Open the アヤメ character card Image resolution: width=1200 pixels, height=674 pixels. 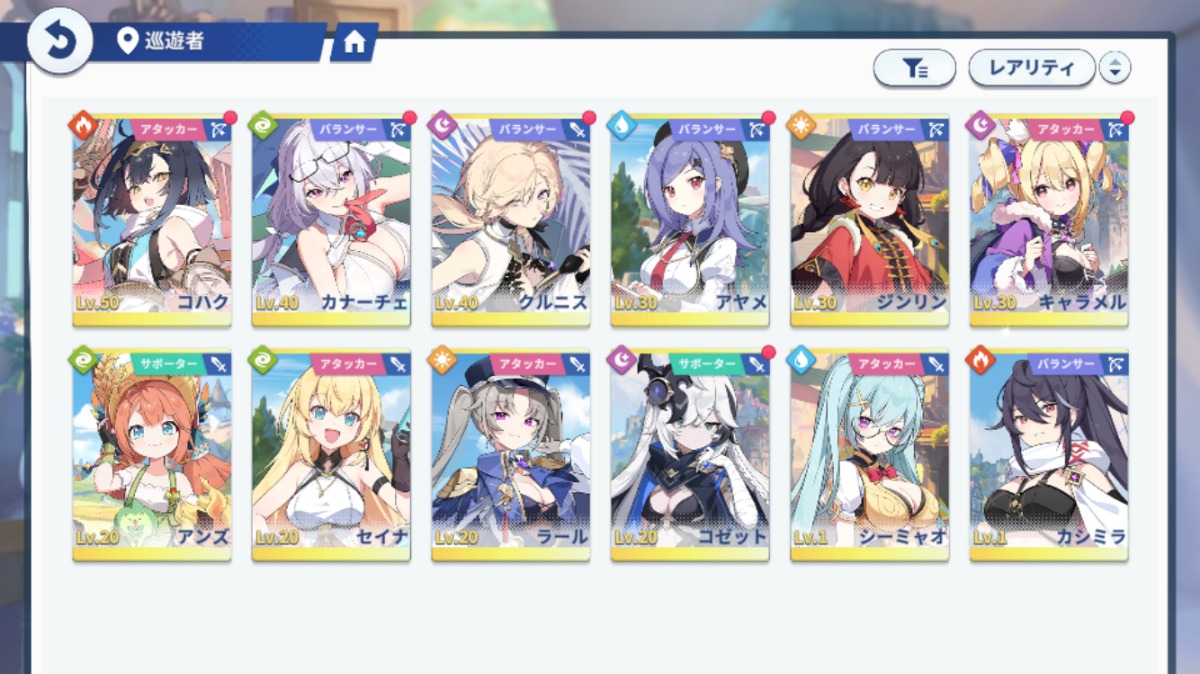(690, 220)
